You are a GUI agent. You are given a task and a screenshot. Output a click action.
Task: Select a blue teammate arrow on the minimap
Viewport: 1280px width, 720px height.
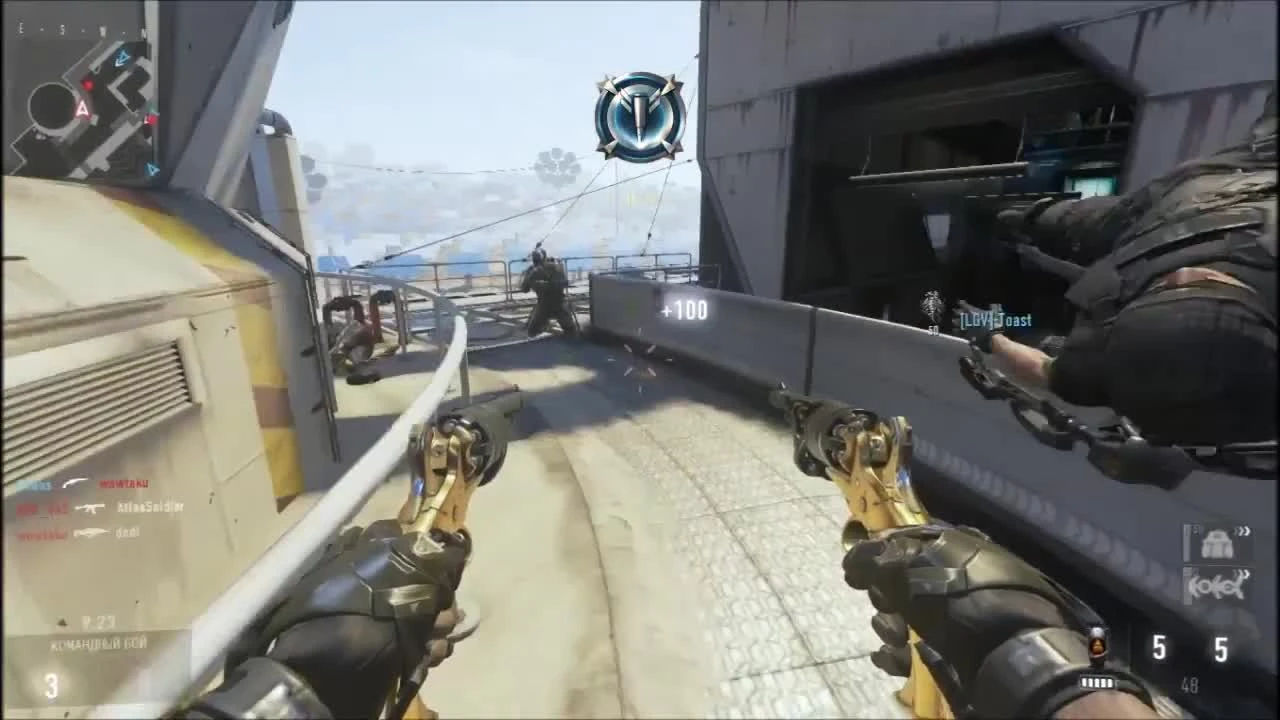(x=122, y=57)
